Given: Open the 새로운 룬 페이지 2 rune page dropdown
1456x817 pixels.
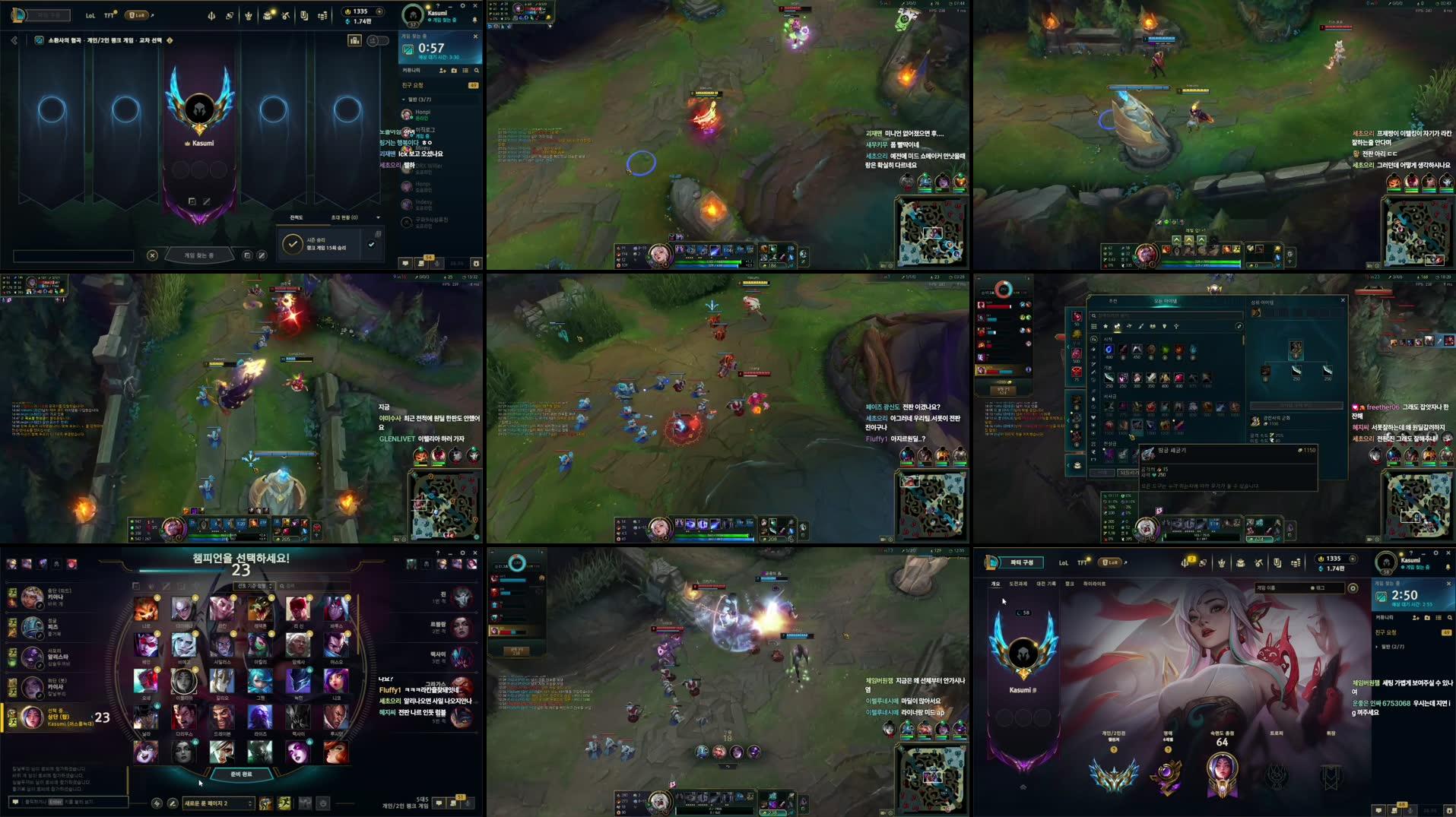Looking at the screenshot, I should (219, 803).
